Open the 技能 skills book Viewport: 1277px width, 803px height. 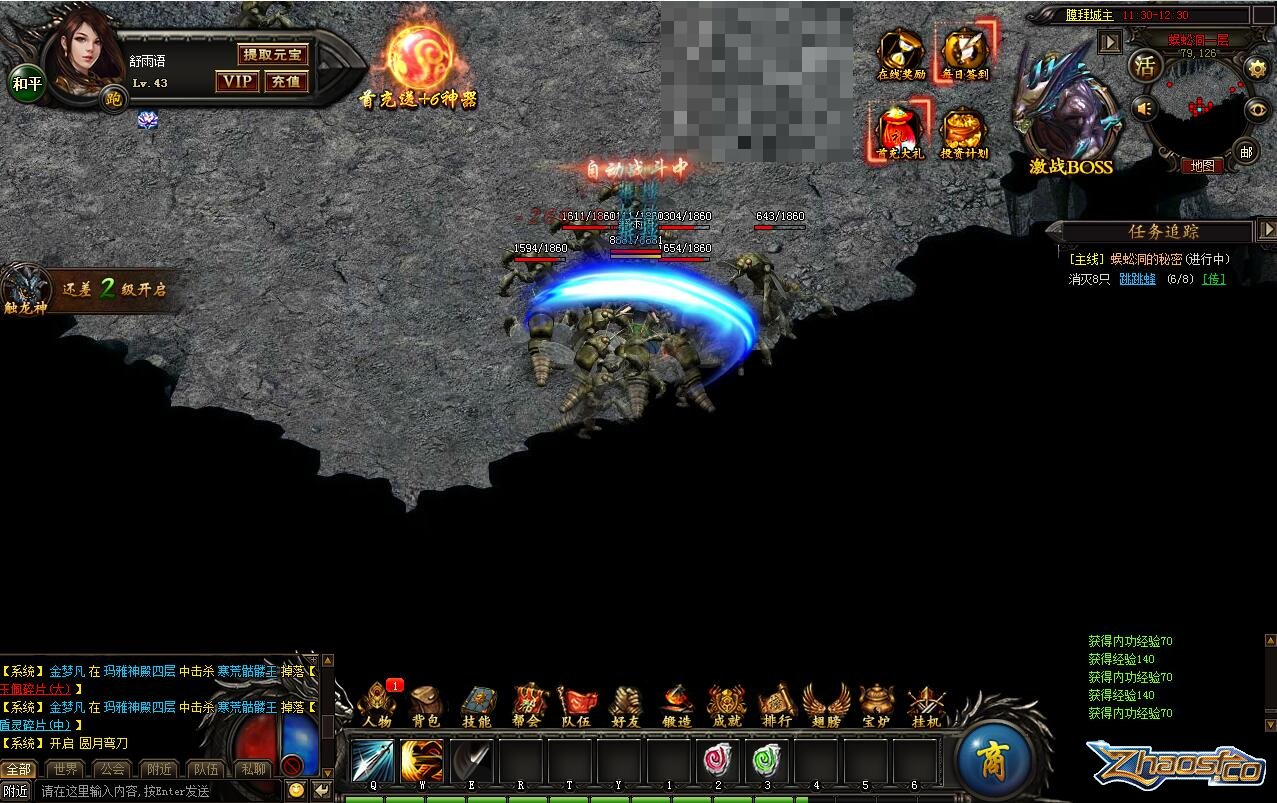(x=477, y=704)
